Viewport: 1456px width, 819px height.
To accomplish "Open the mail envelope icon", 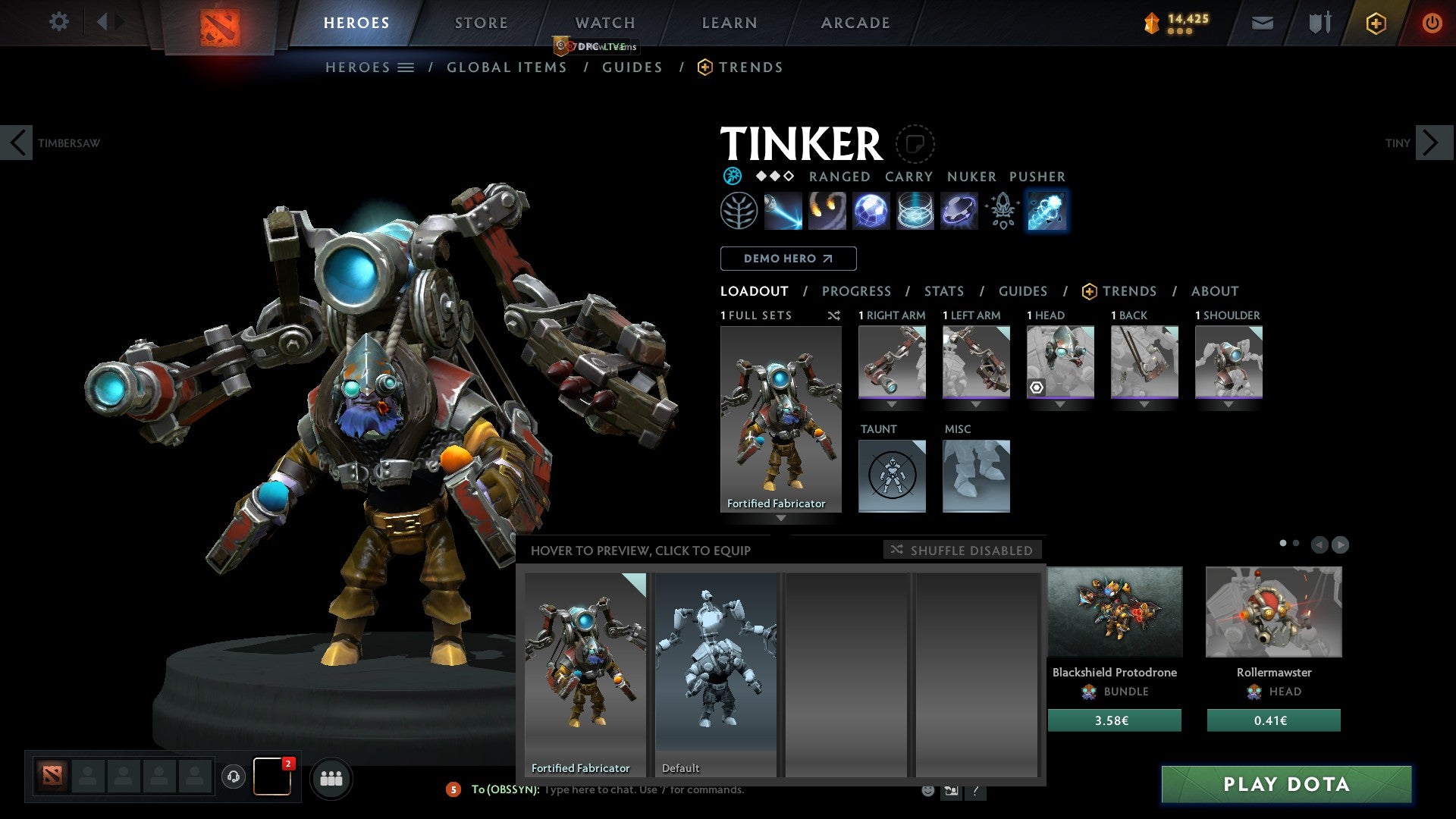I will pos(1262,24).
